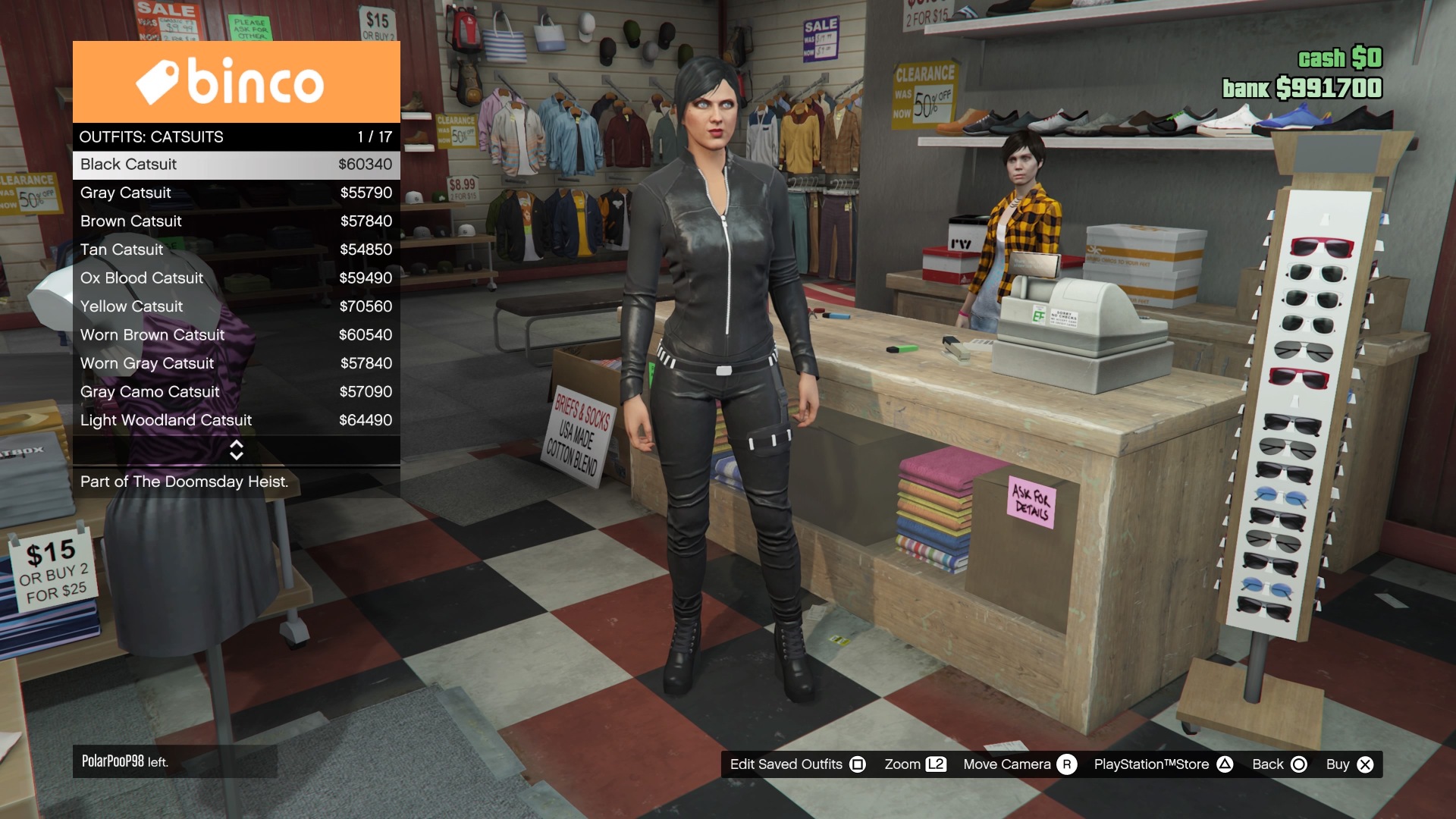Click the circle Back icon
Image resolution: width=1456 pixels, height=819 pixels.
pyautogui.click(x=1298, y=764)
